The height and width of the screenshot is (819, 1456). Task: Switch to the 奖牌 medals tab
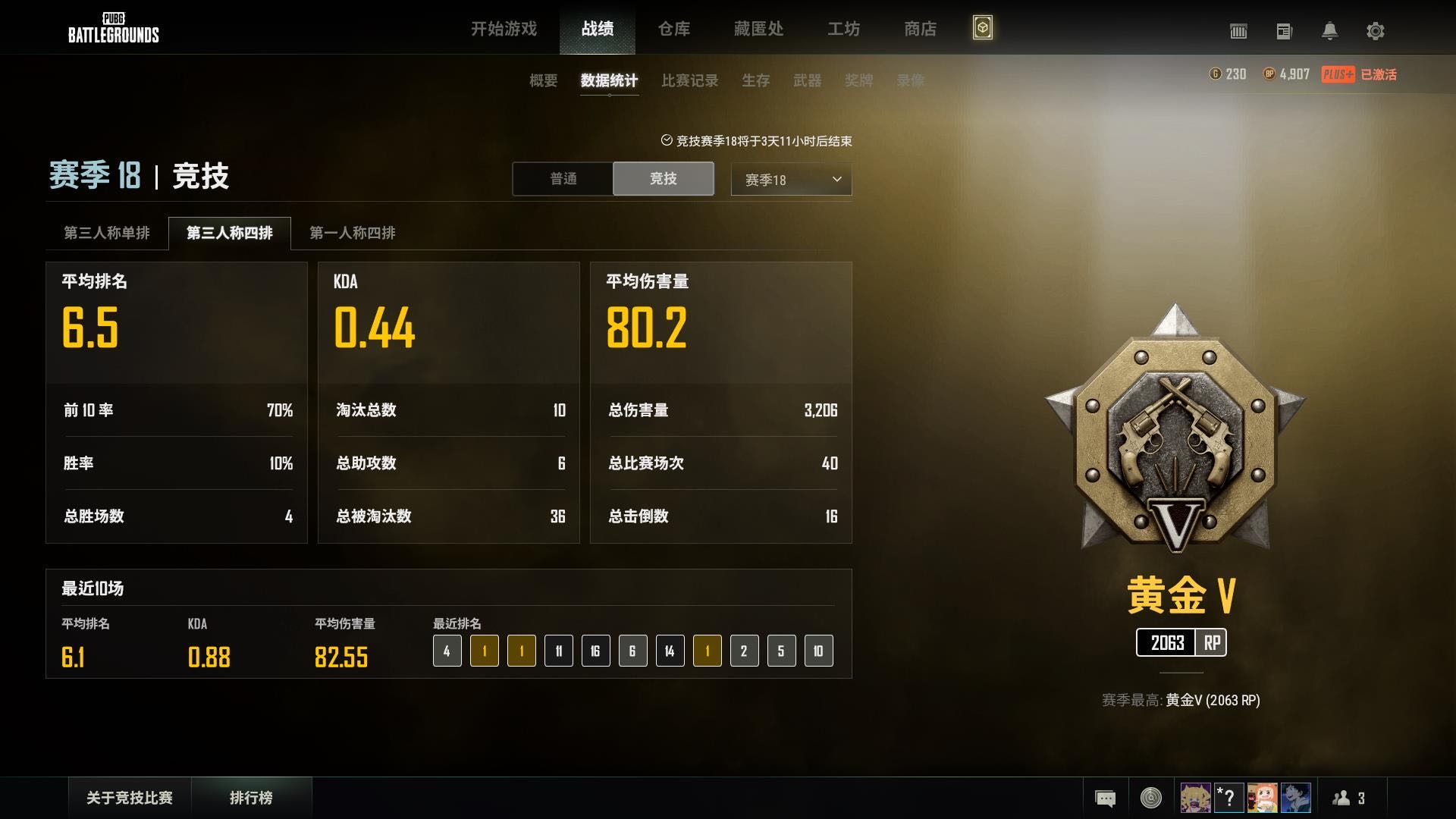(858, 80)
